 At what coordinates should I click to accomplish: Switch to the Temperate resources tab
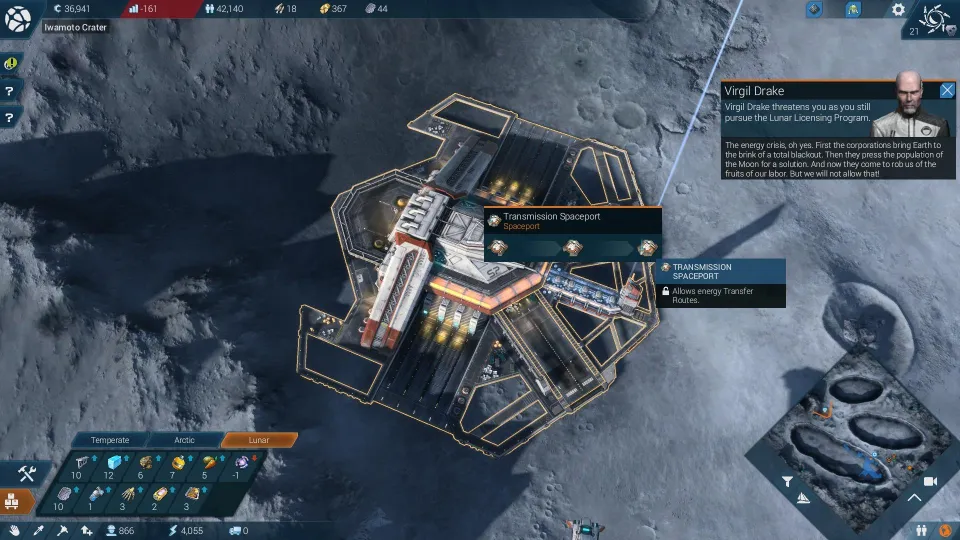(x=110, y=440)
